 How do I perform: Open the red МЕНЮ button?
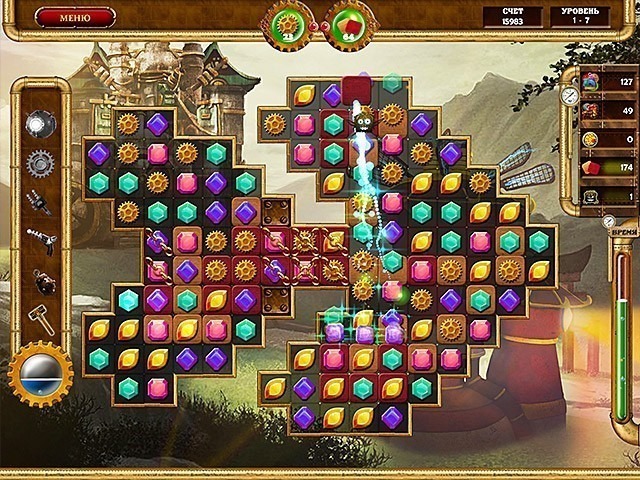tap(76, 17)
